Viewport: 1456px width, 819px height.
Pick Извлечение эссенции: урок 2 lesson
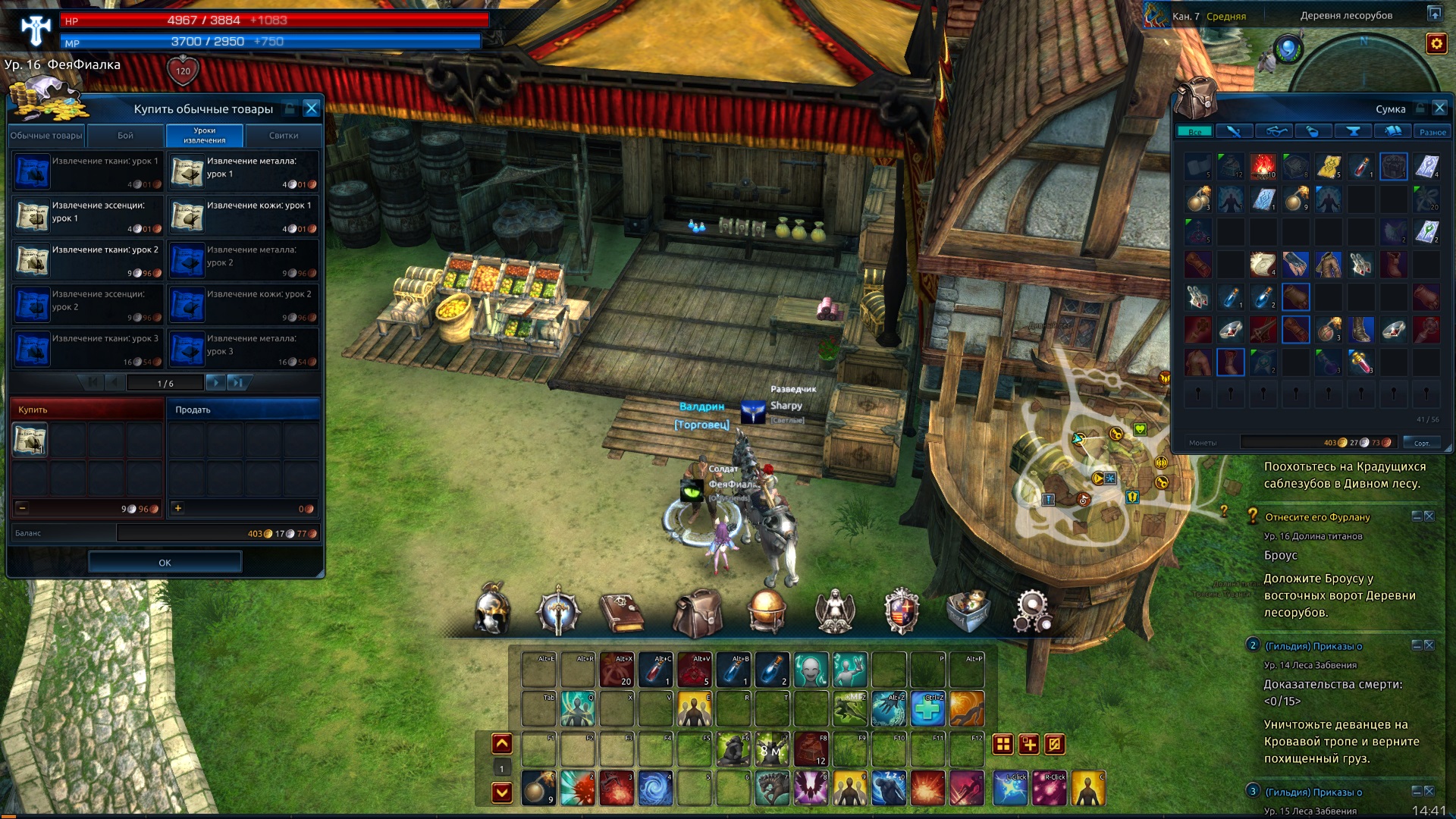click(86, 305)
